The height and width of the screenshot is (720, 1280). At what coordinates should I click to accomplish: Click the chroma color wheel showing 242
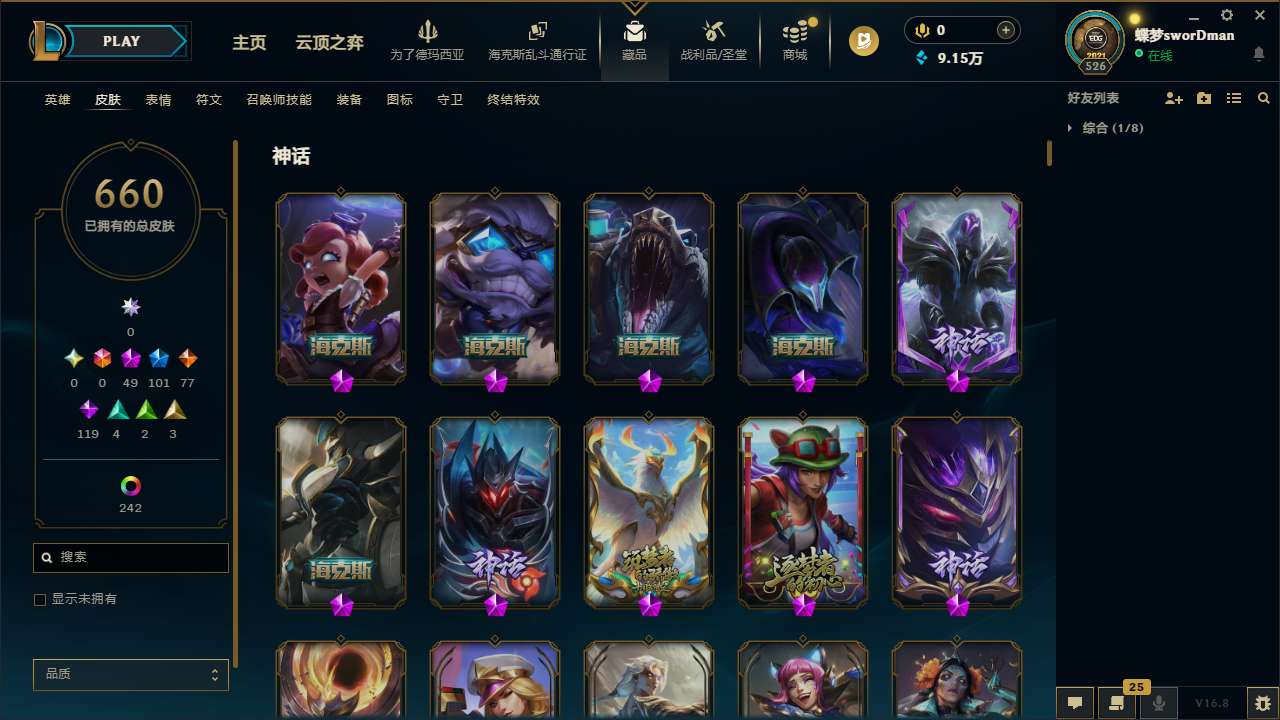click(130, 487)
